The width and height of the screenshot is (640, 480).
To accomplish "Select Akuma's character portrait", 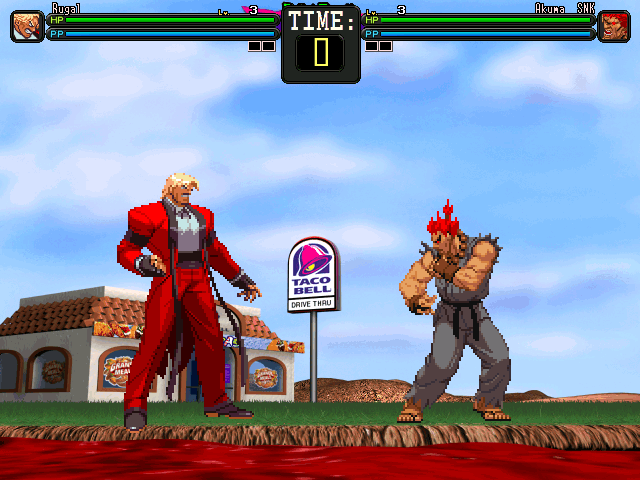I will pyautogui.click(x=613, y=26).
